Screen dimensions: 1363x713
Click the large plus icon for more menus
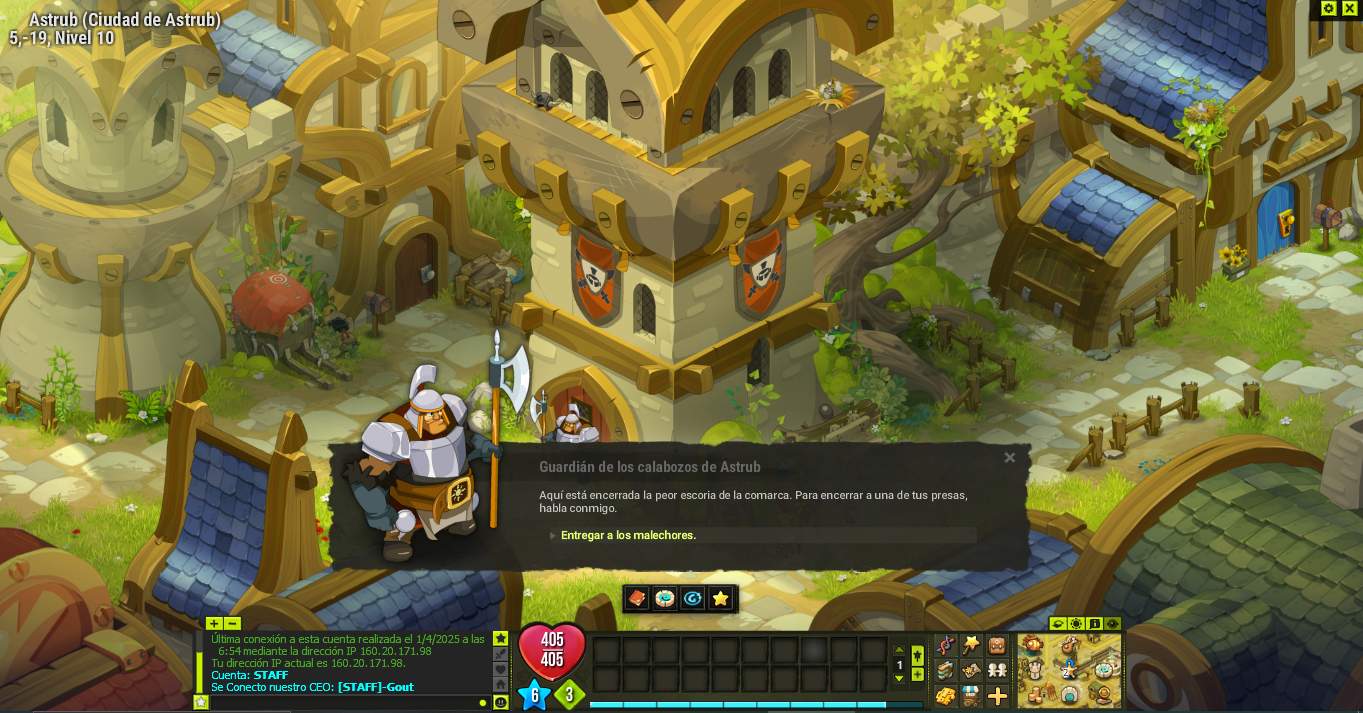997,695
